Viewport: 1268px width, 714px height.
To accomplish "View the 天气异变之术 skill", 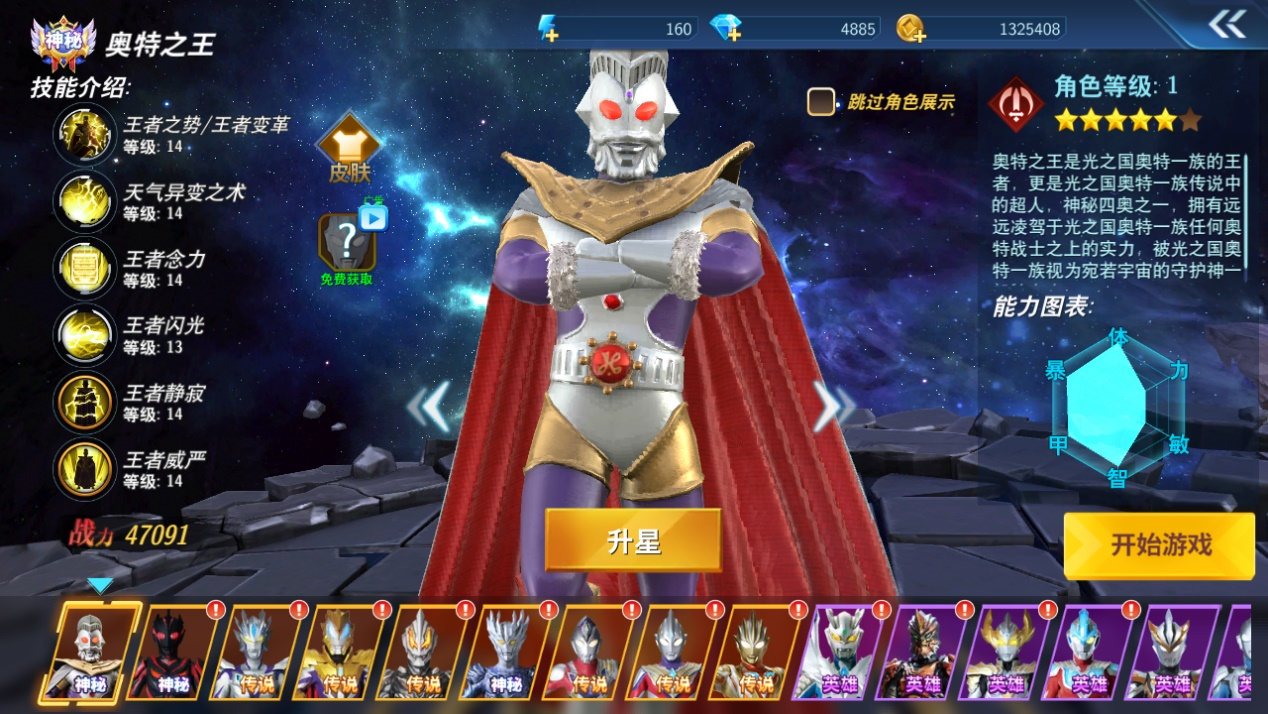I will click(85, 201).
